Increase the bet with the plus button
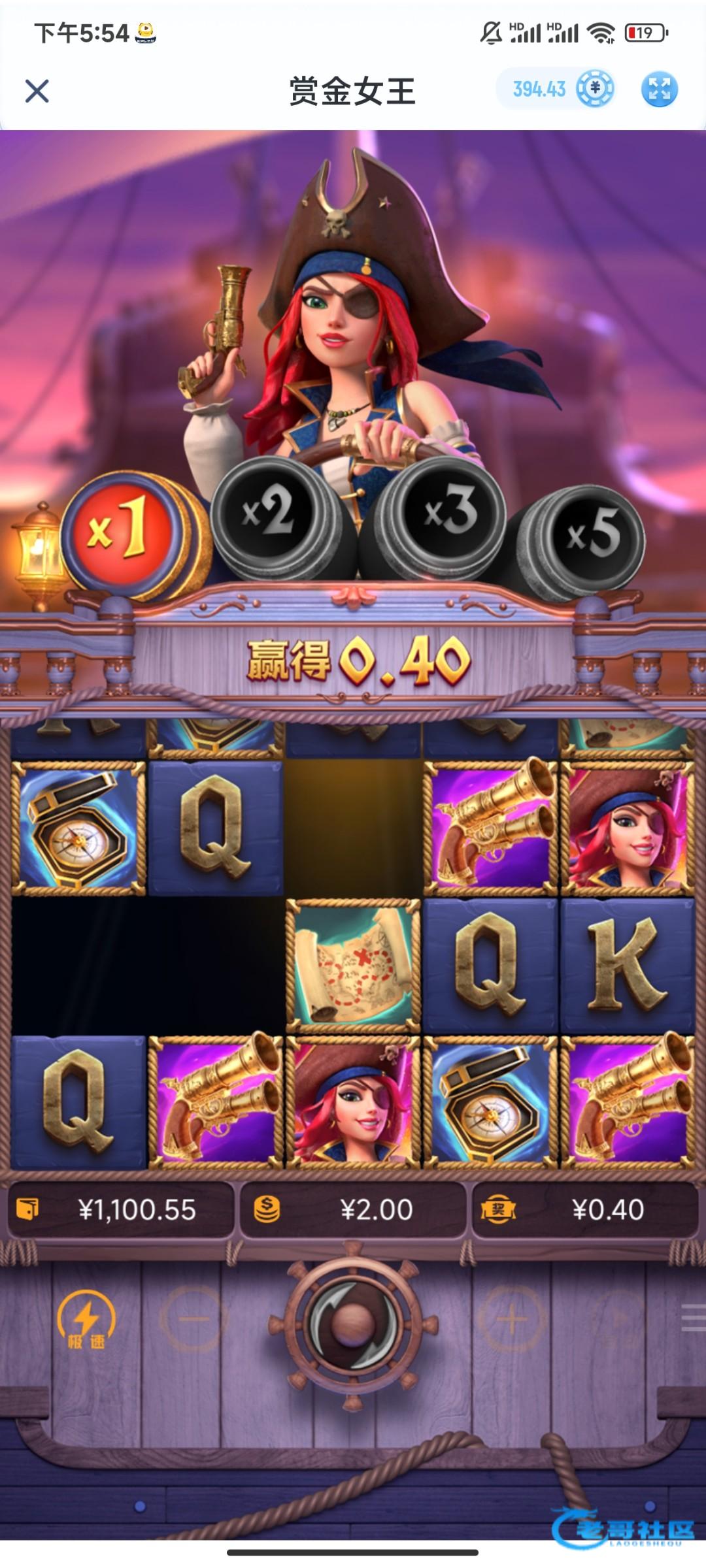This screenshot has width=706, height=1568. click(x=512, y=1320)
